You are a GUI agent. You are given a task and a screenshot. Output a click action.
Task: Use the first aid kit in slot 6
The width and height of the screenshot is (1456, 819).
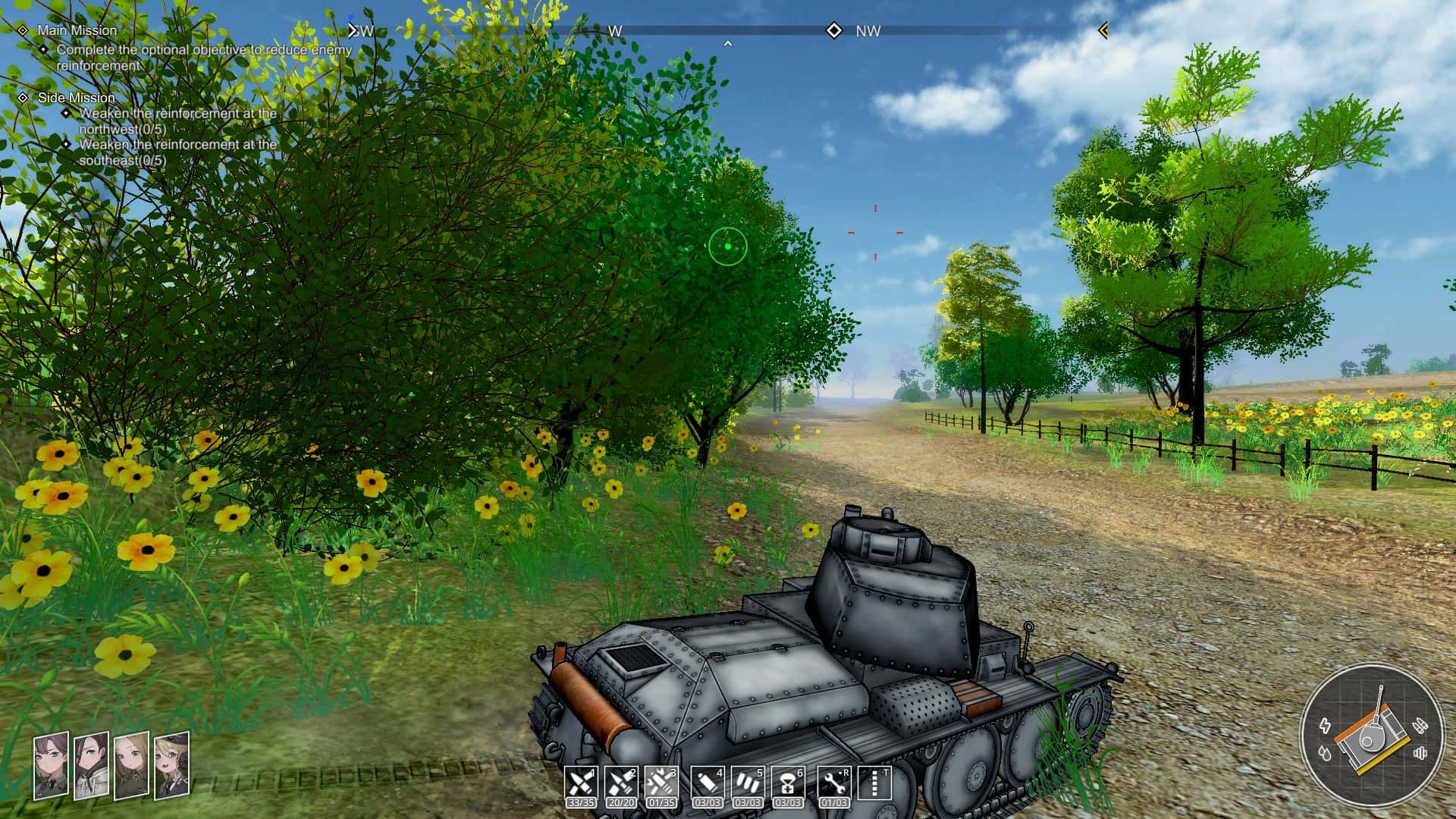(789, 783)
